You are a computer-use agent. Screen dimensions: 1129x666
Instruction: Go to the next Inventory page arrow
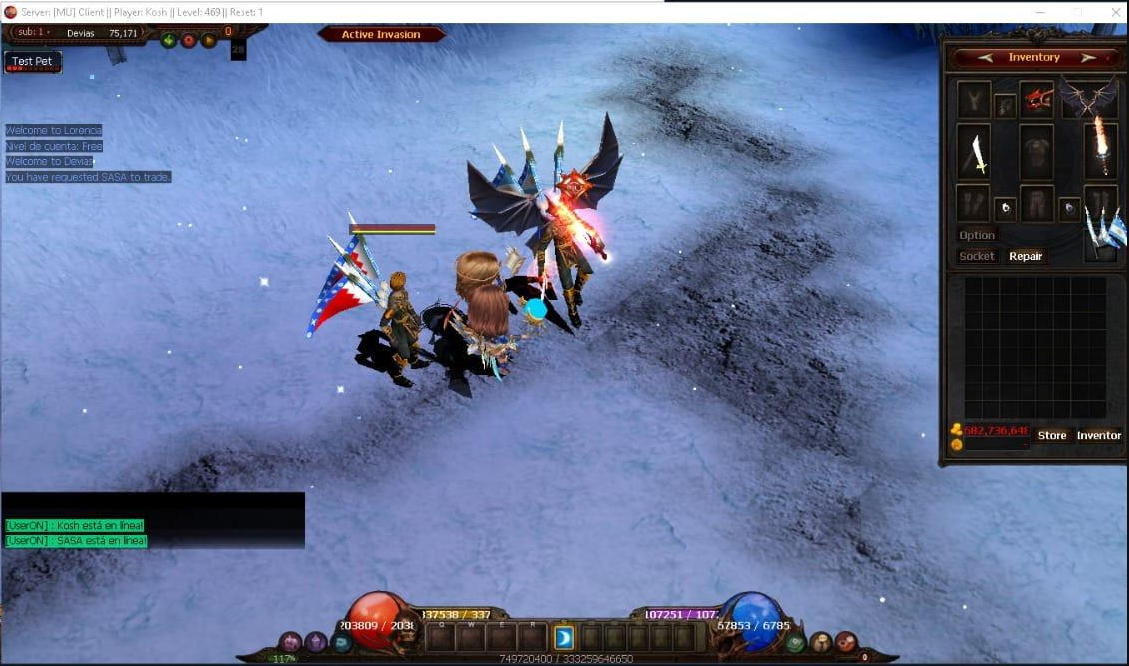pos(1088,58)
